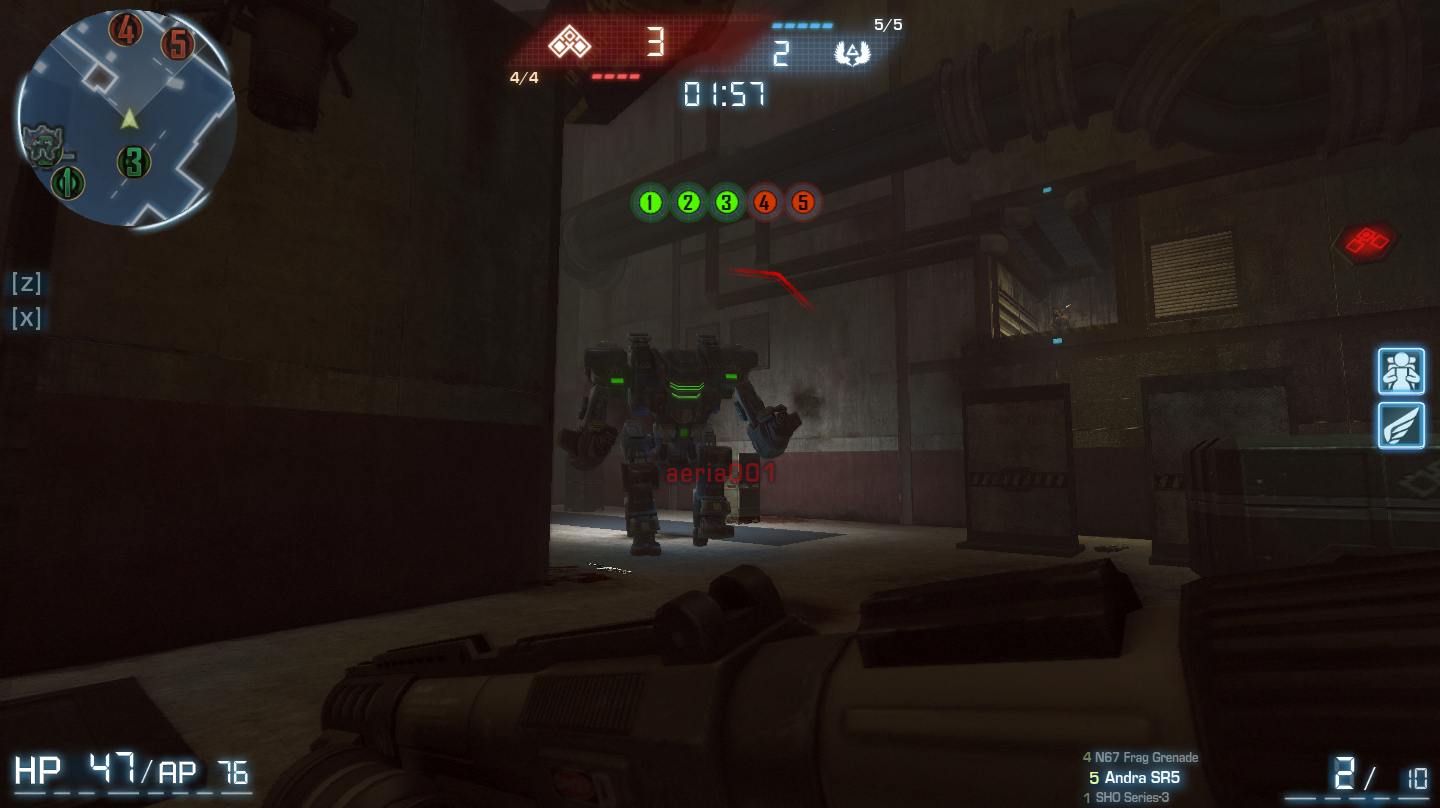Select the wing boost icon on right sidebar

pyautogui.click(x=1401, y=426)
